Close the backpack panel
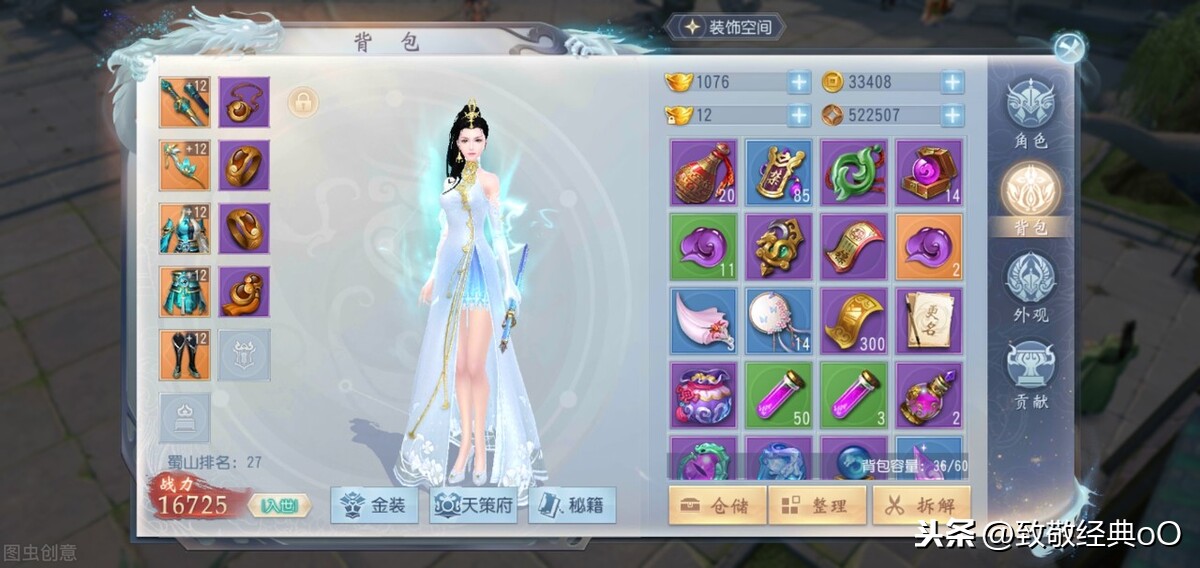This screenshot has width=1200, height=568. tap(1068, 47)
